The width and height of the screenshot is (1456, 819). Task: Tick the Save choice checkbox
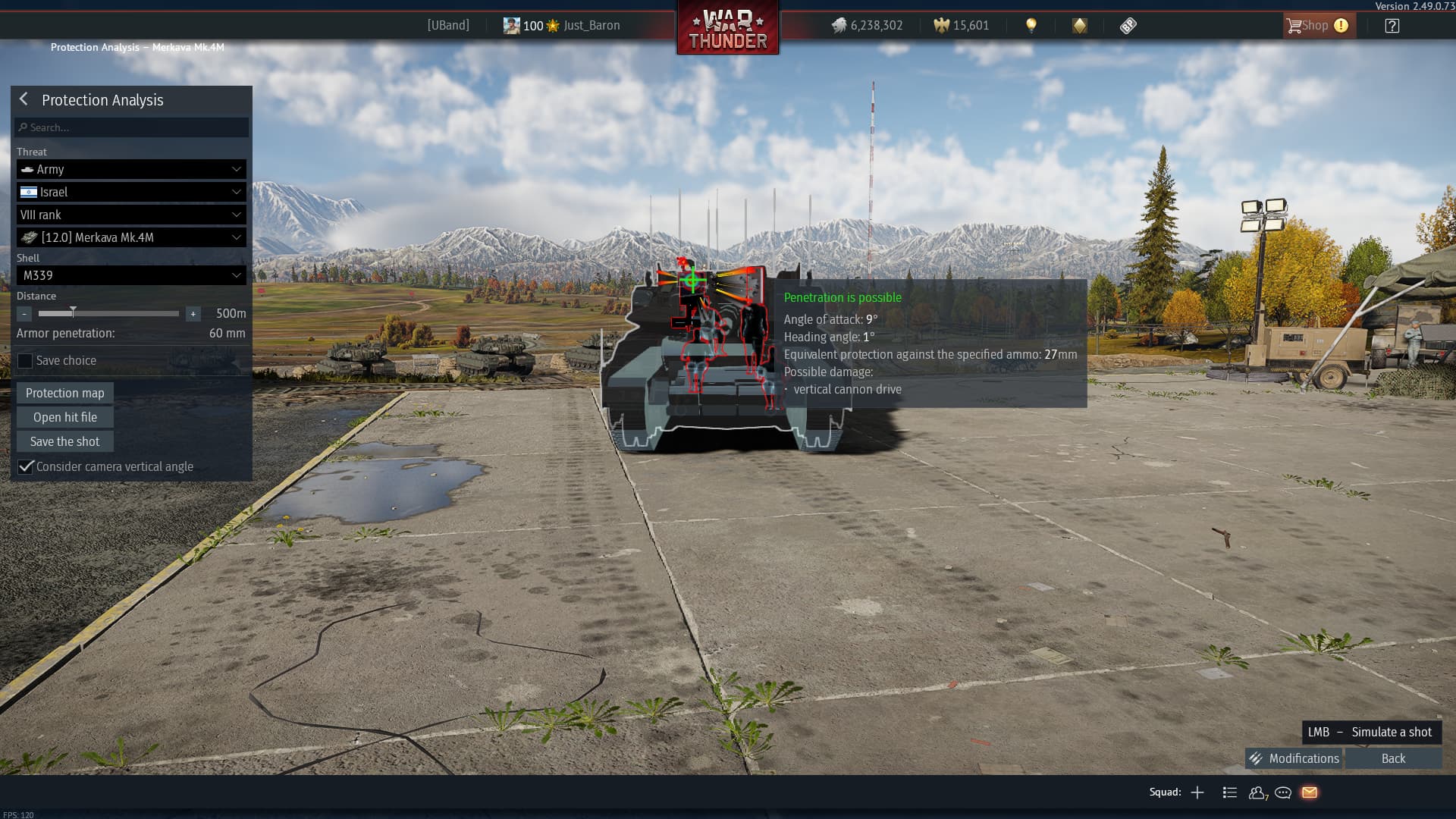(x=25, y=361)
